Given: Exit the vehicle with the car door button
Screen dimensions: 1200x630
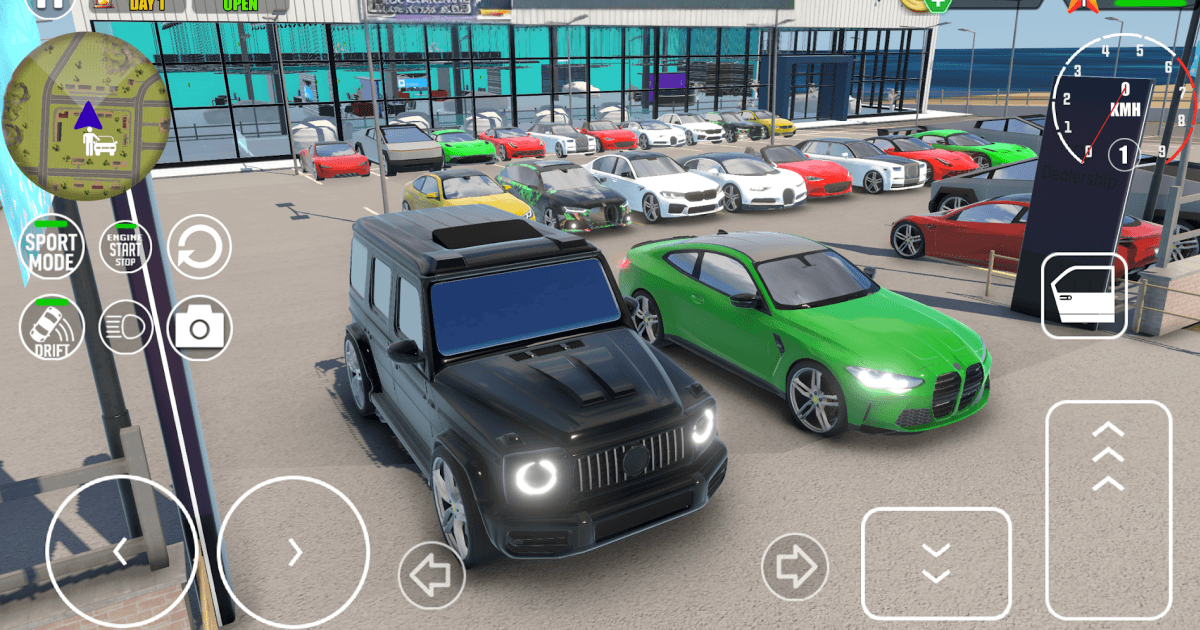Looking at the screenshot, I should [x=1084, y=295].
